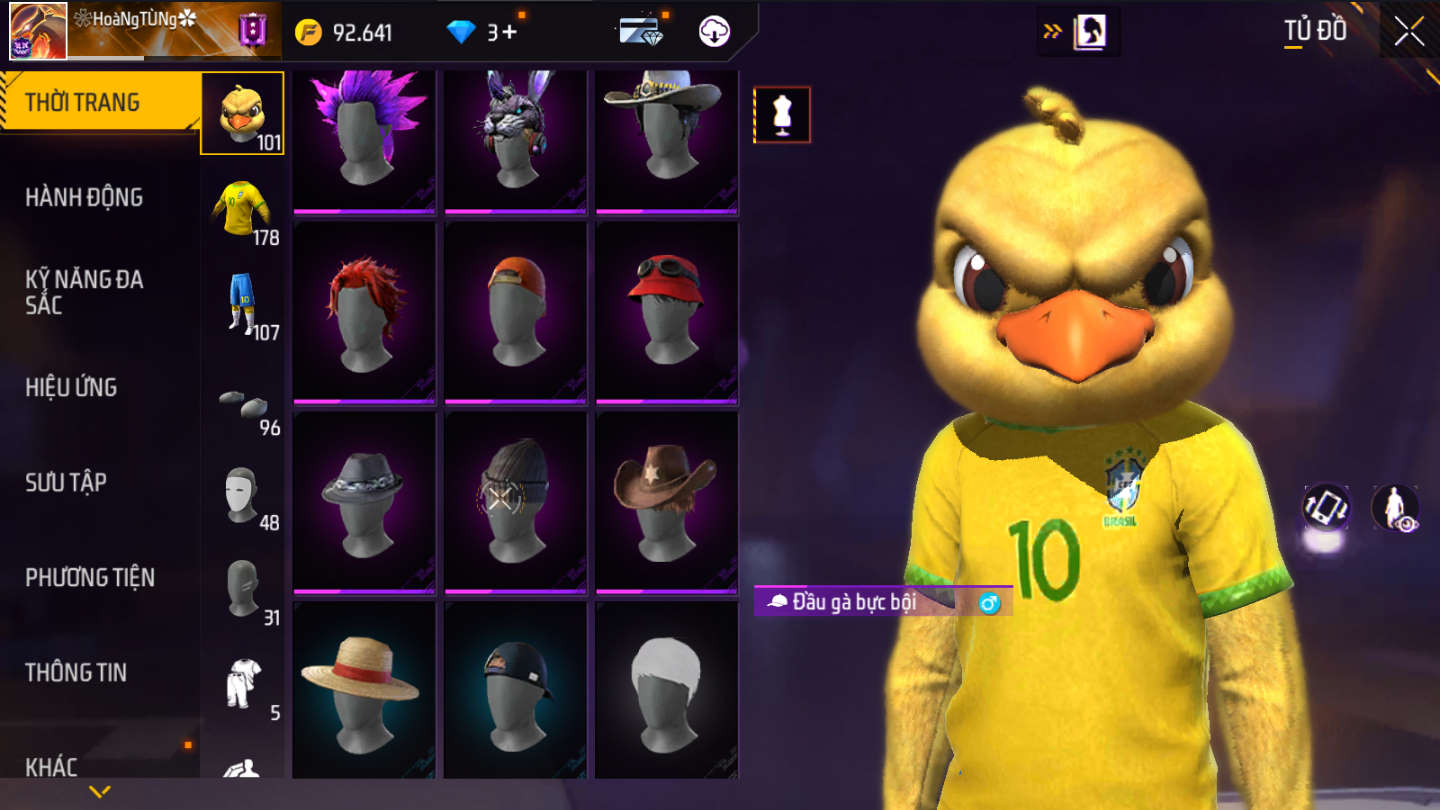This screenshot has height=810, width=1440.
Task: Open the Hiệu Ứng category
Action: tap(71, 387)
